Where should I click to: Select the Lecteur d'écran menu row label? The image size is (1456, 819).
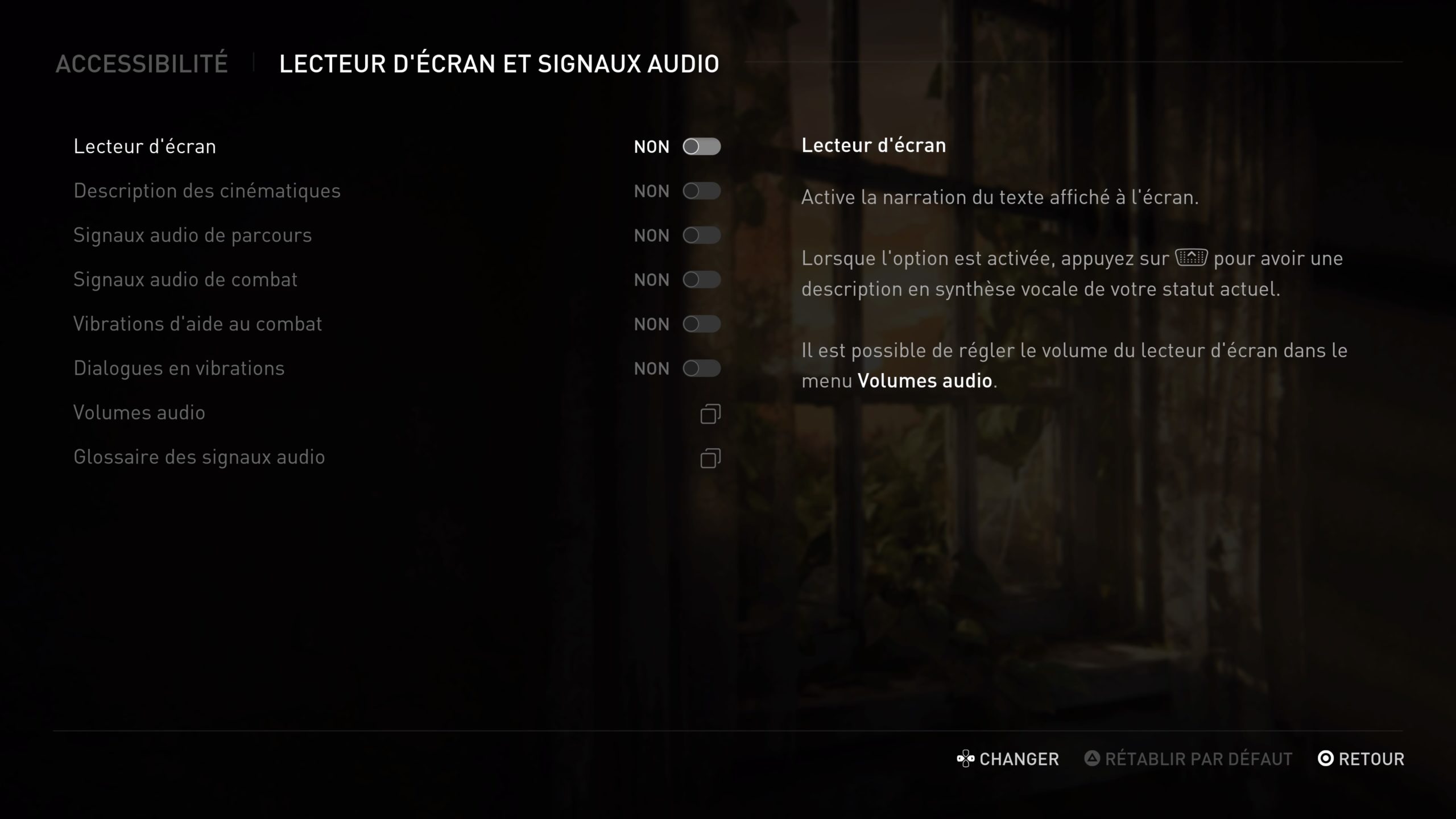click(x=145, y=147)
